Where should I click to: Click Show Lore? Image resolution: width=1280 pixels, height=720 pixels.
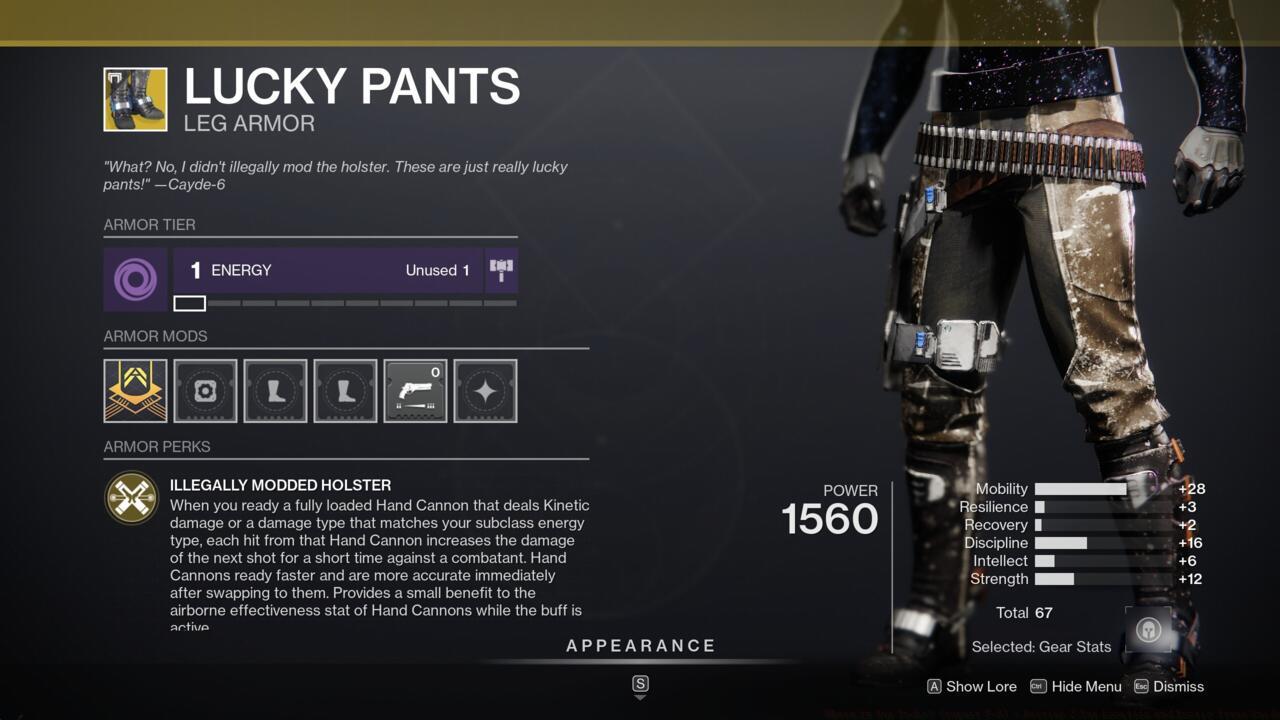pyautogui.click(x=970, y=687)
